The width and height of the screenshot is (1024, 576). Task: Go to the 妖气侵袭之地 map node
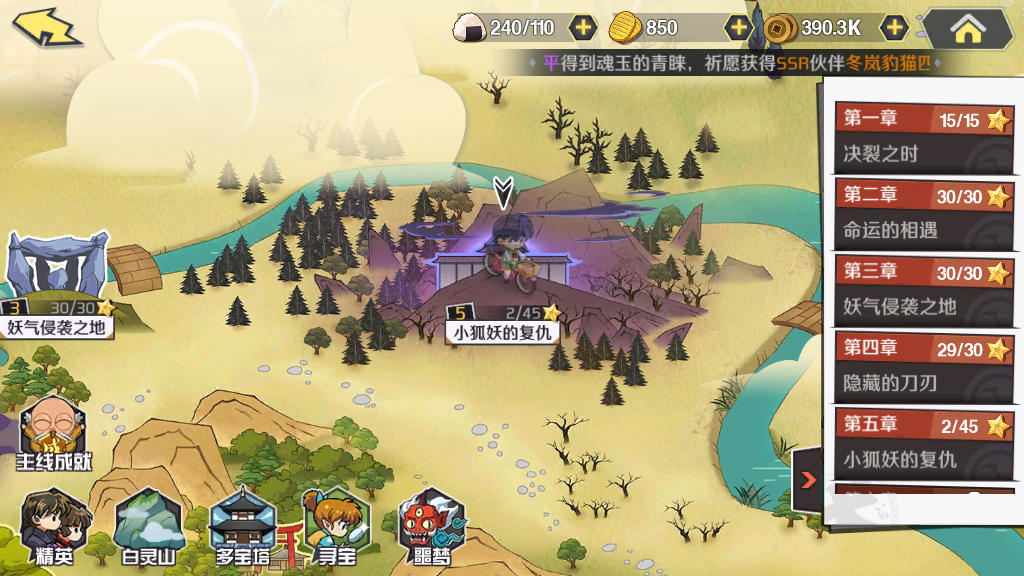57,285
